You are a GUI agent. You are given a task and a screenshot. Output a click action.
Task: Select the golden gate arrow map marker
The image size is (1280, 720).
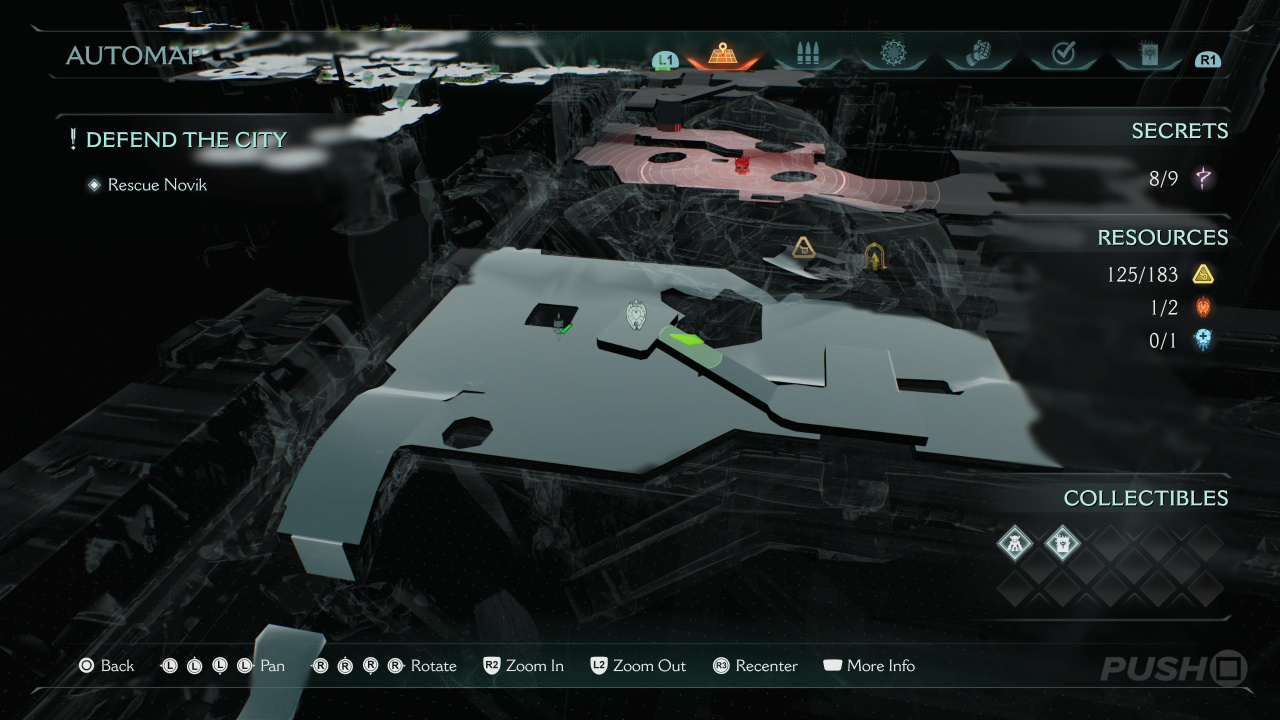coord(876,258)
